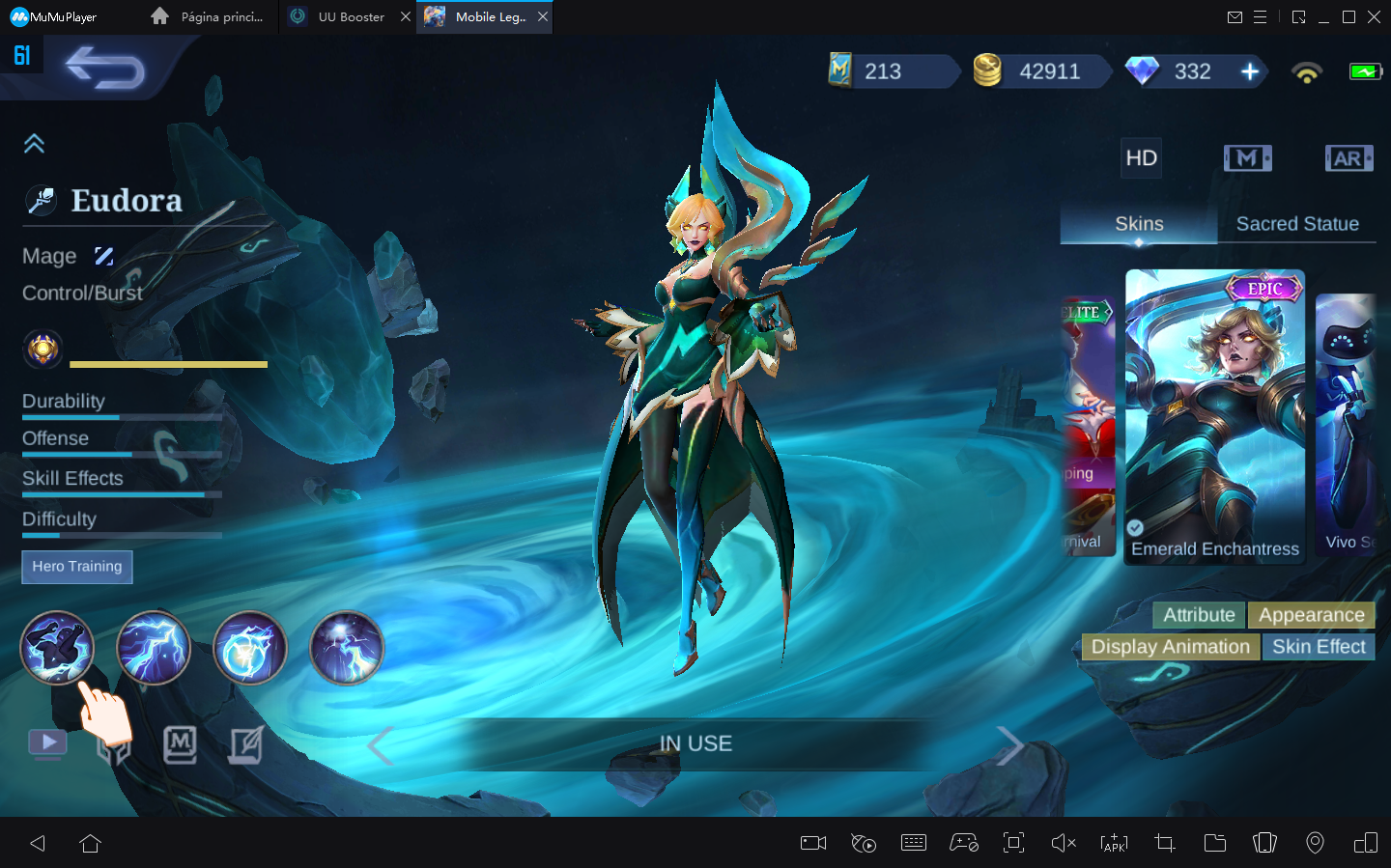
Task: Open the M hero encyclopedia icon
Action: click(x=181, y=743)
